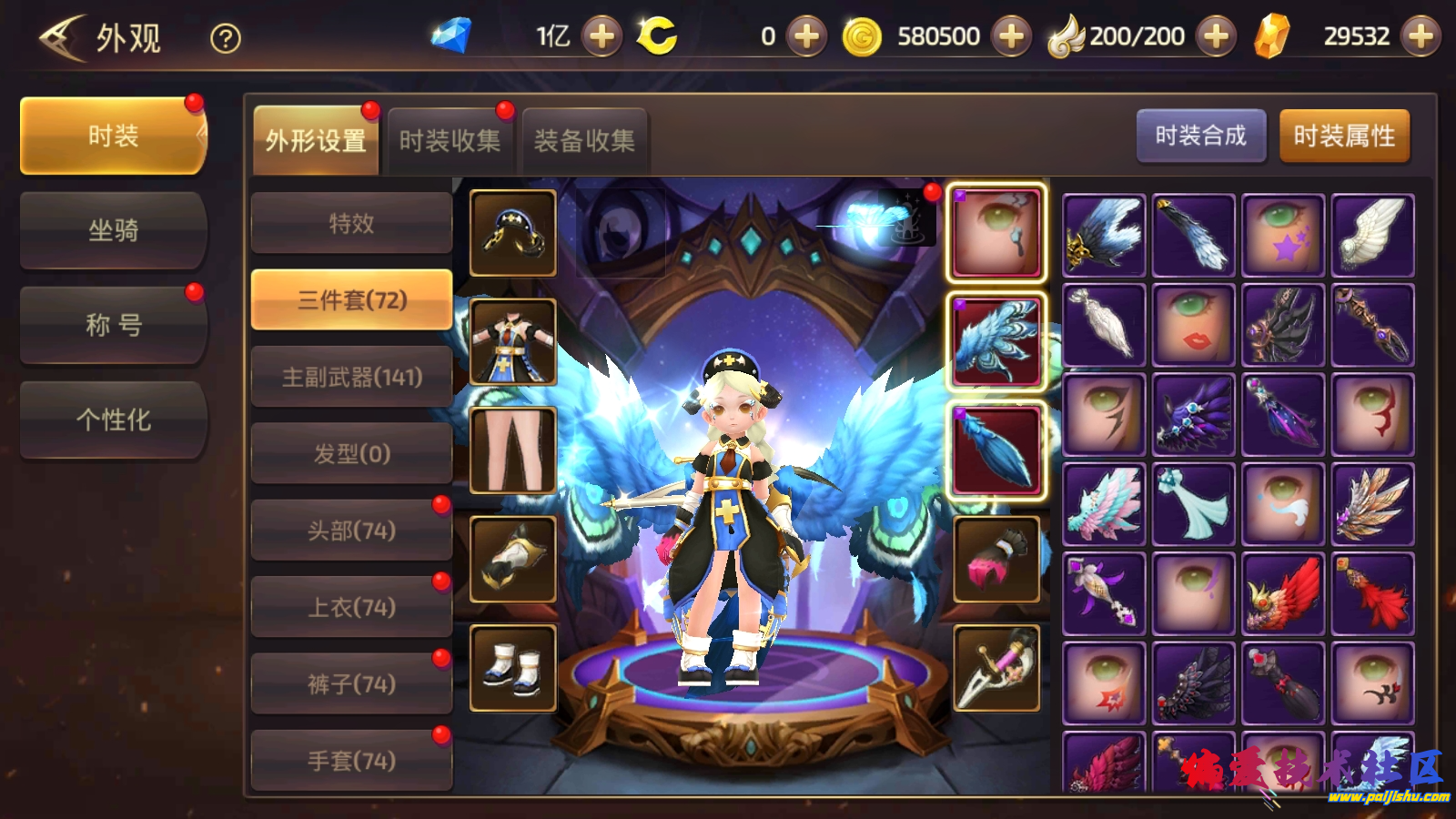Choose the white feather wing item

click(1372, 235)
